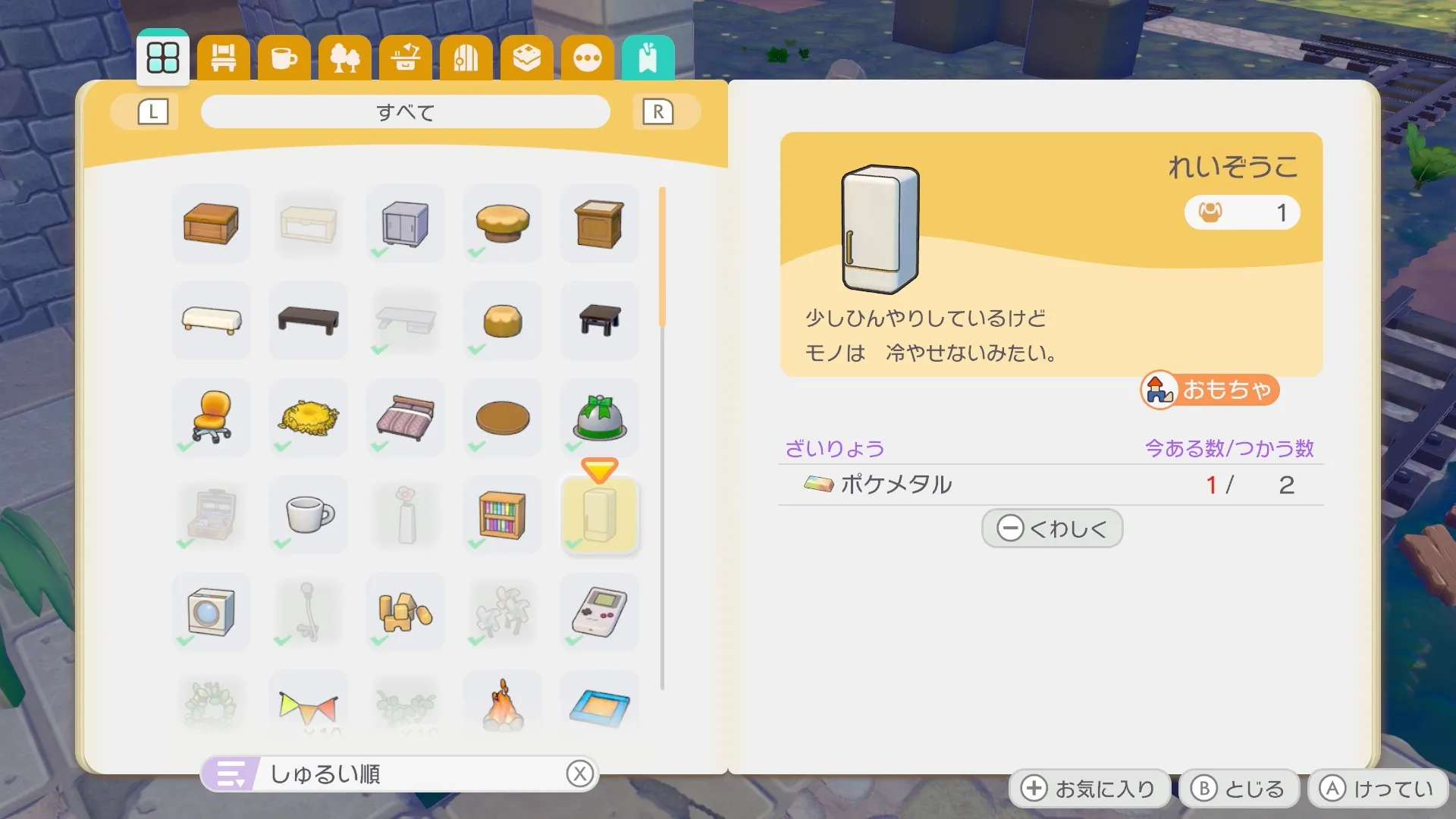Open the door category icon

[466, 57]
